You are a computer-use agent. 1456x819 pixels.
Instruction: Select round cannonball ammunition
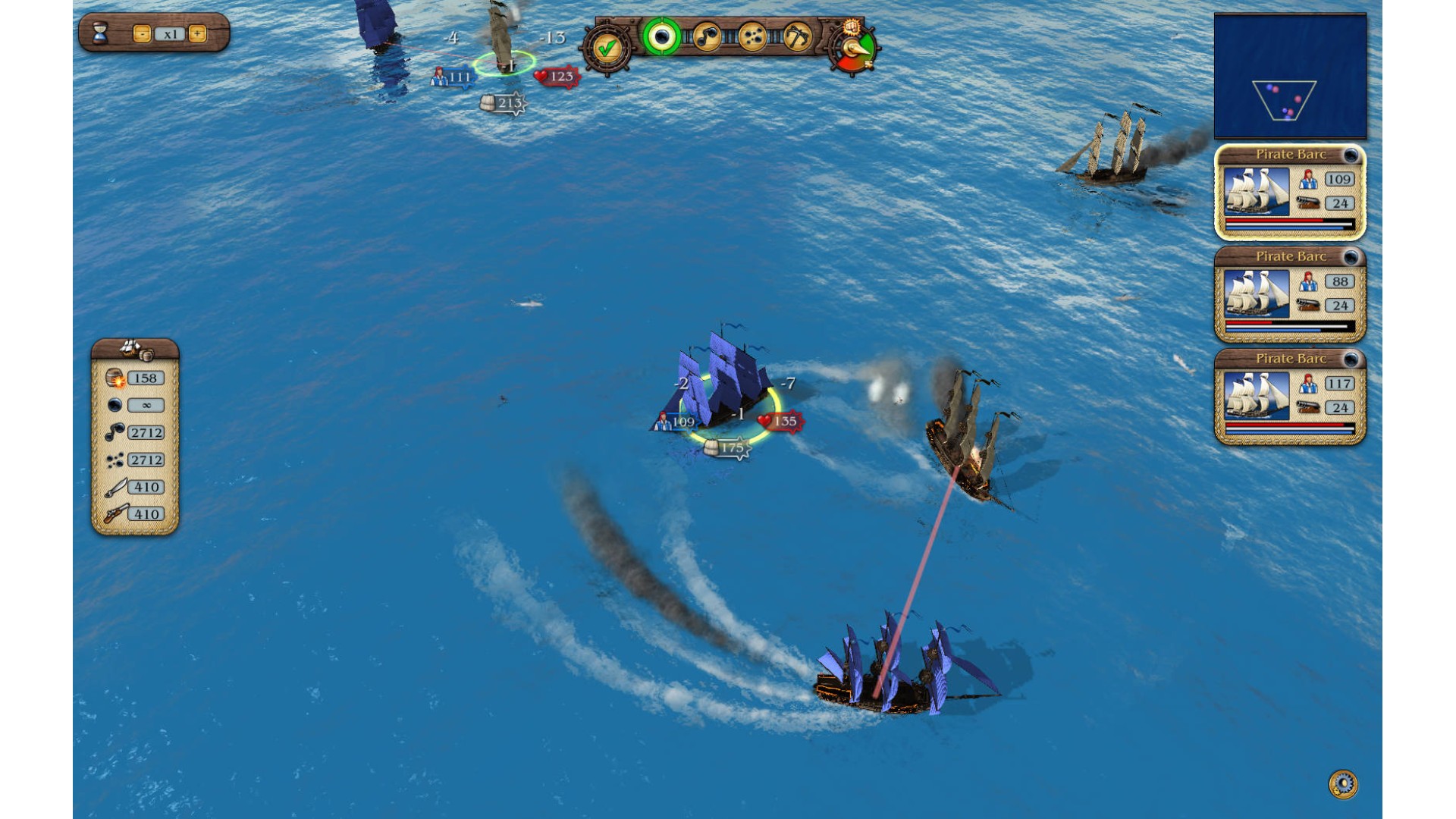pos(661,36)
